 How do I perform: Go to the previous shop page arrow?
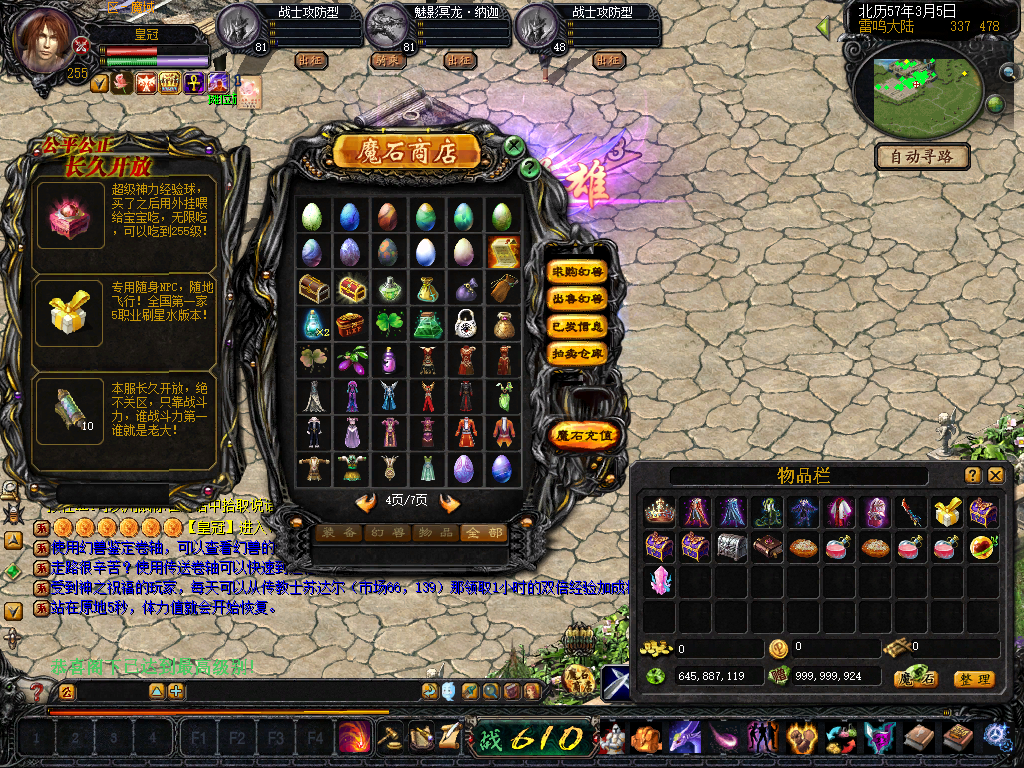[366, 502]
